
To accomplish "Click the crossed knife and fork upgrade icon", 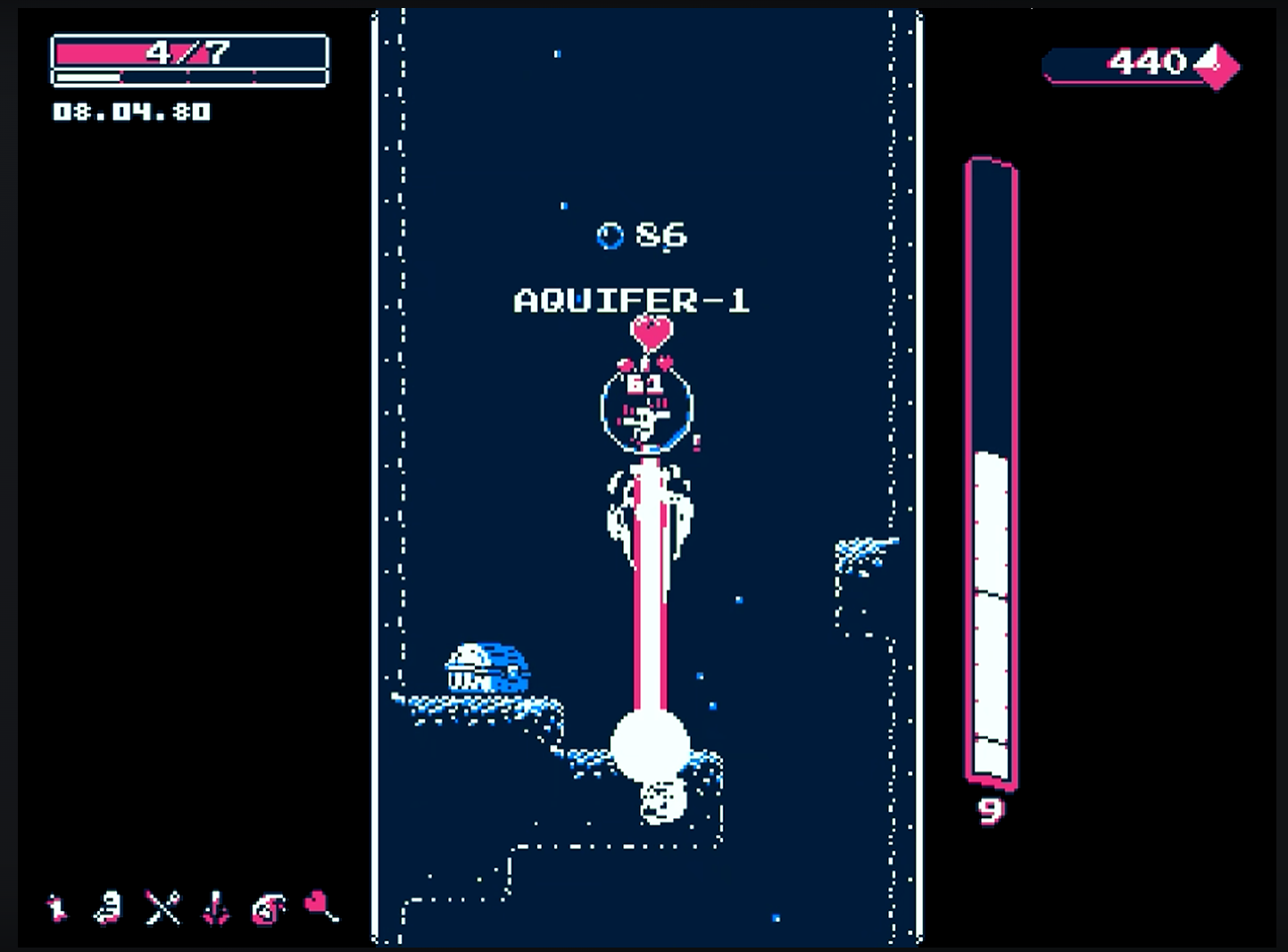I will tap(163, 908).
